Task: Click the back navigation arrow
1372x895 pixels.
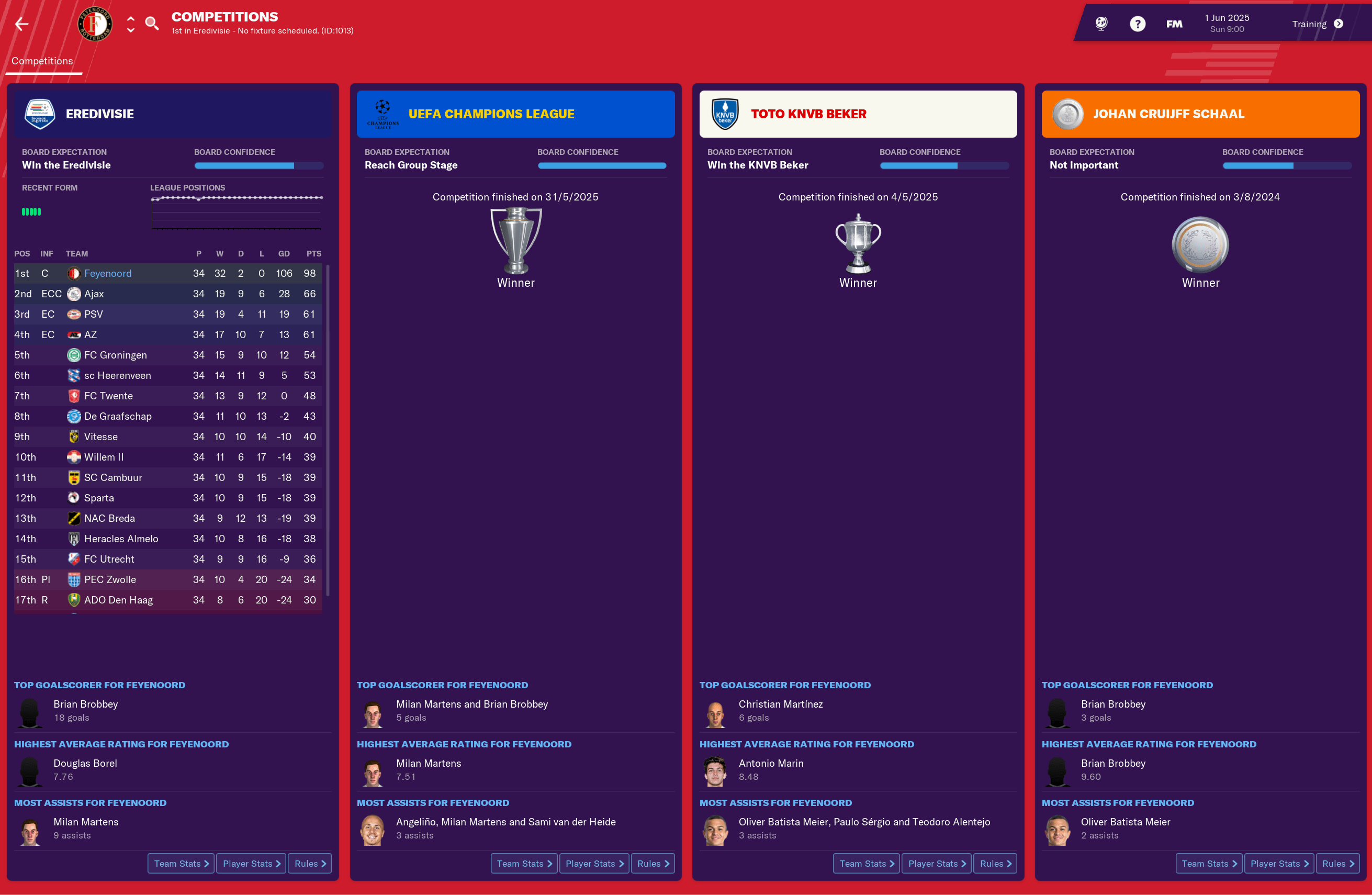Action: pyautogui.click(x=21, y=24)
